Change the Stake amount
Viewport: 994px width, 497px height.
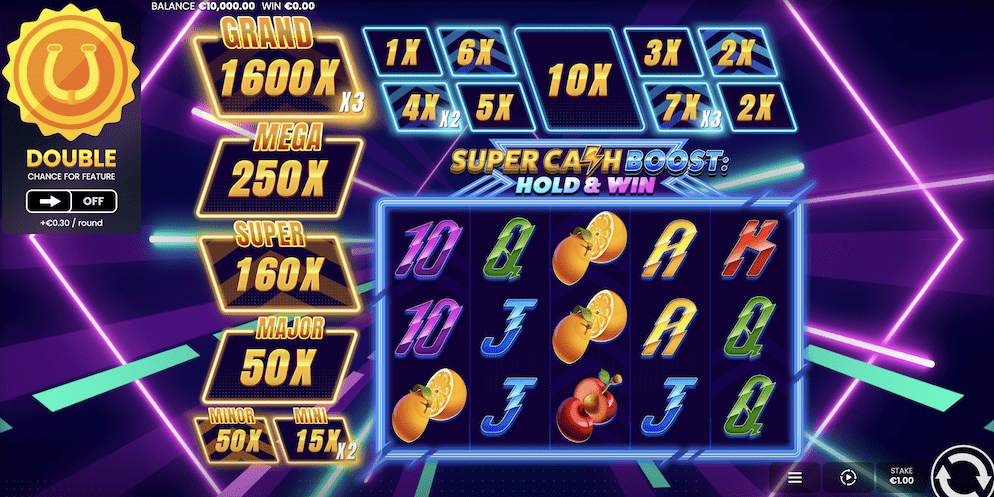click(901, 475)
